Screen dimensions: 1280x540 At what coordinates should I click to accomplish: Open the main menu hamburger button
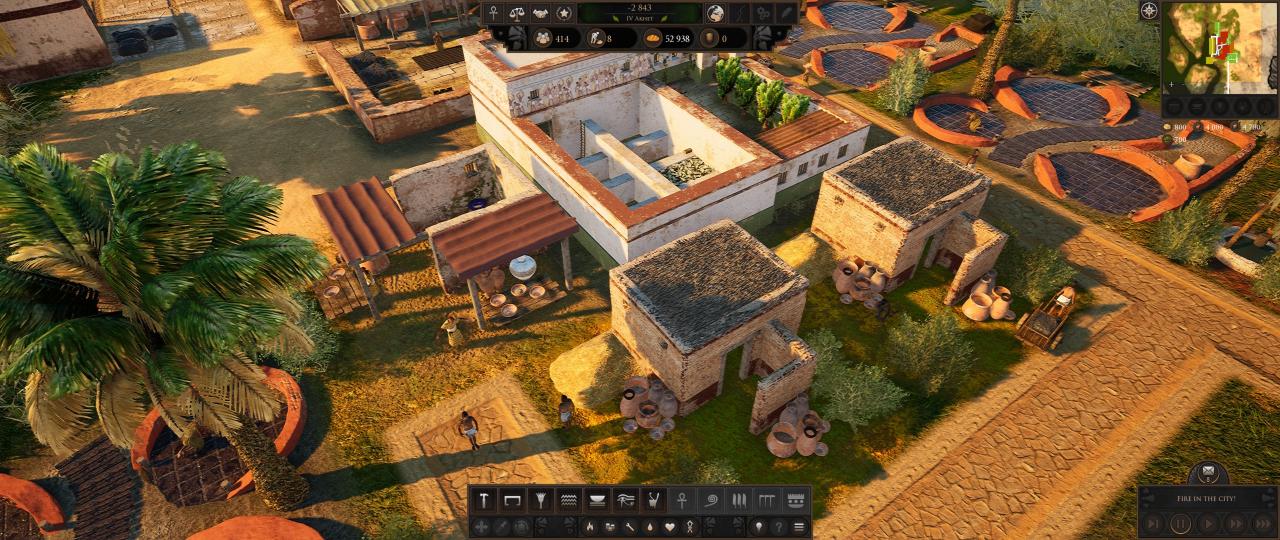click(799, 526)
